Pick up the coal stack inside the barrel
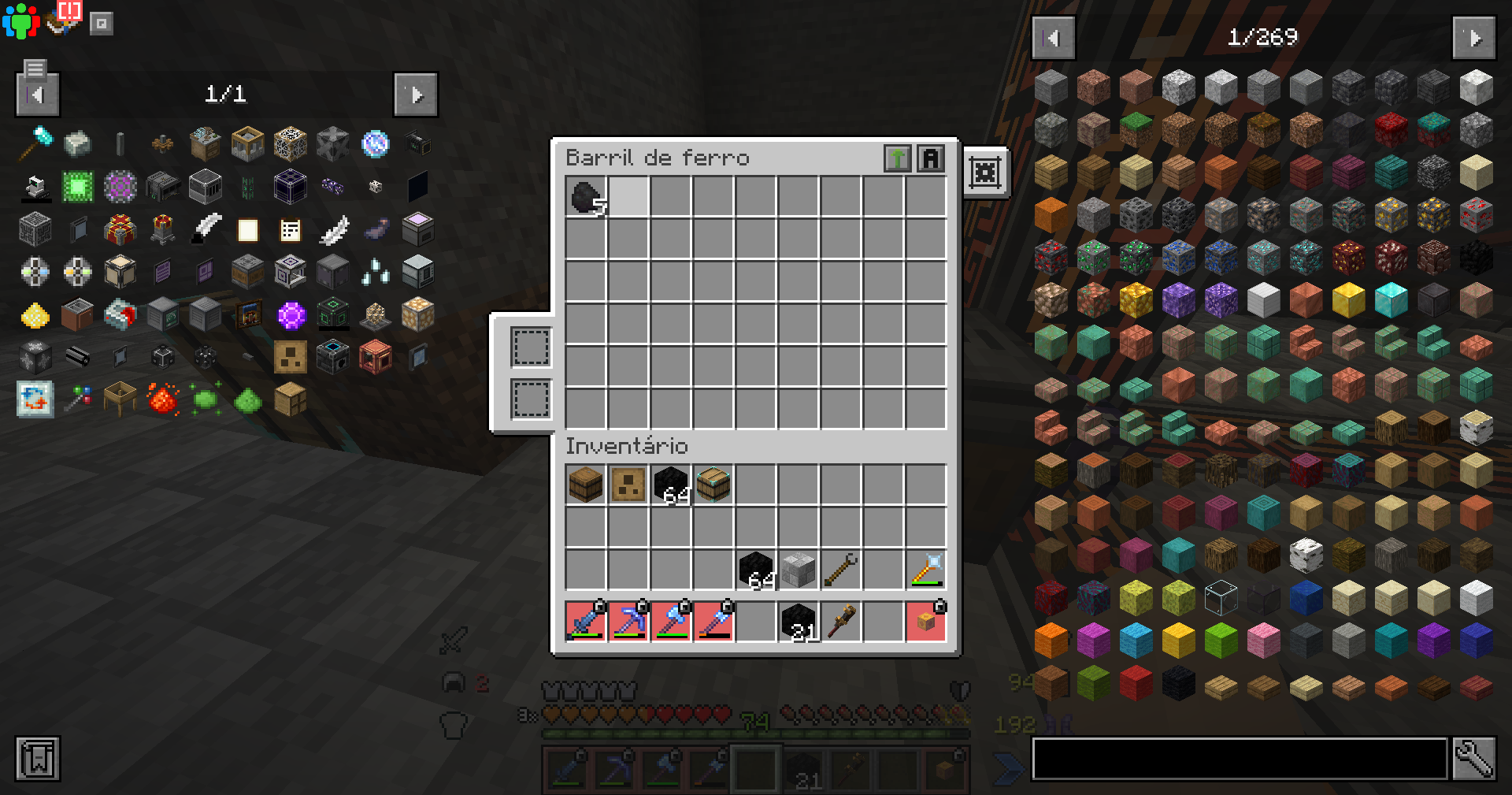The height and width of the screenshot is (795, 1512). tap(585, 198)
